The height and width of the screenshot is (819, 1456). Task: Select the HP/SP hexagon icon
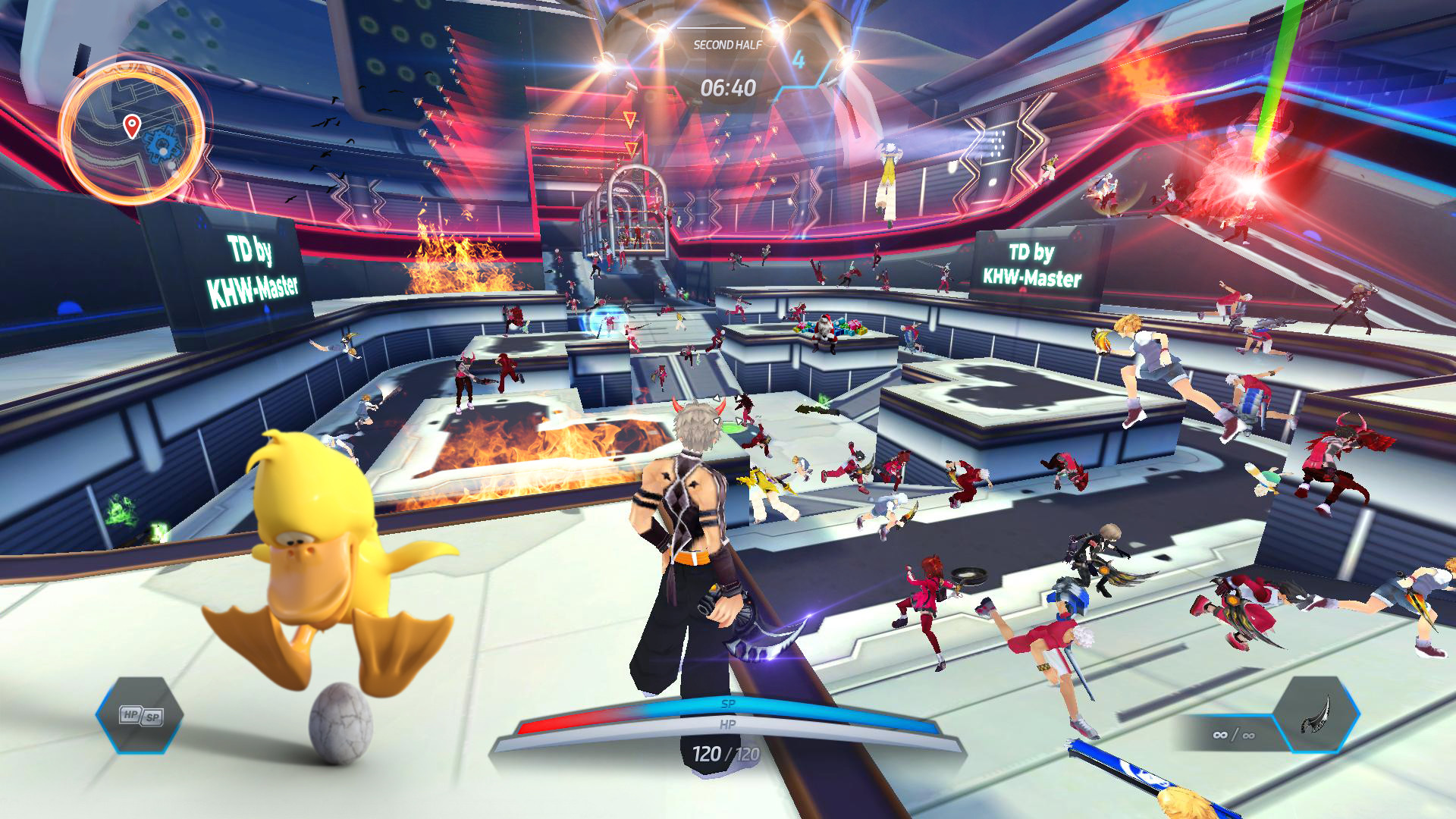coord(140,715)
